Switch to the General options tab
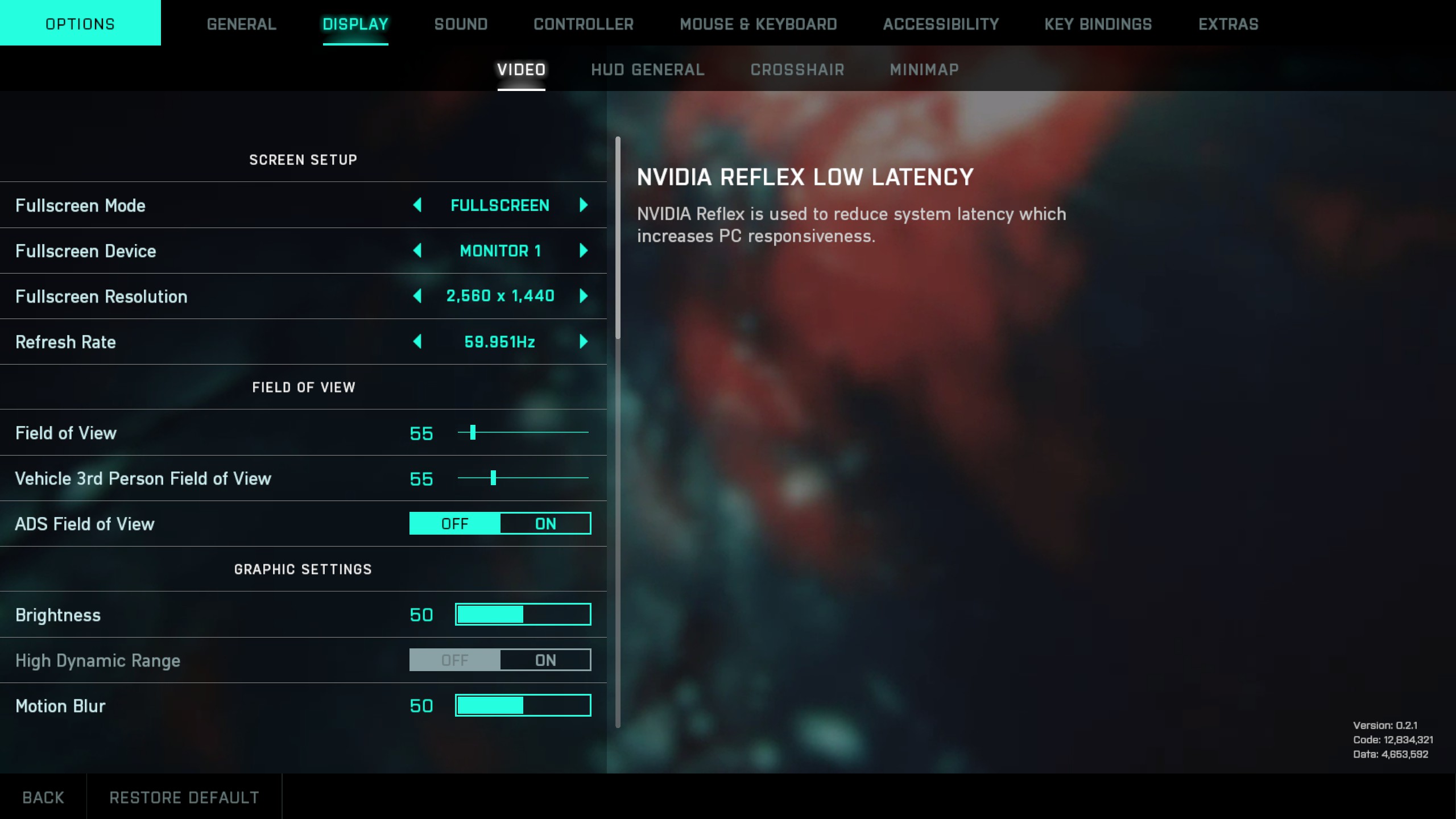Viewport: 1456px width, 819px height. pyautogui.click(x=241, y=24)
